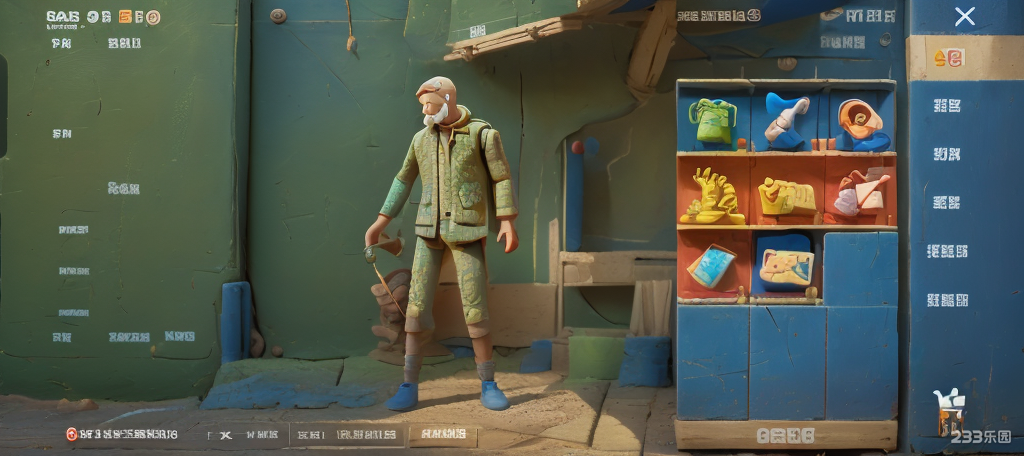Choose the blue and white shoe item
1024x456 pixels.
[x=786, y=119]
